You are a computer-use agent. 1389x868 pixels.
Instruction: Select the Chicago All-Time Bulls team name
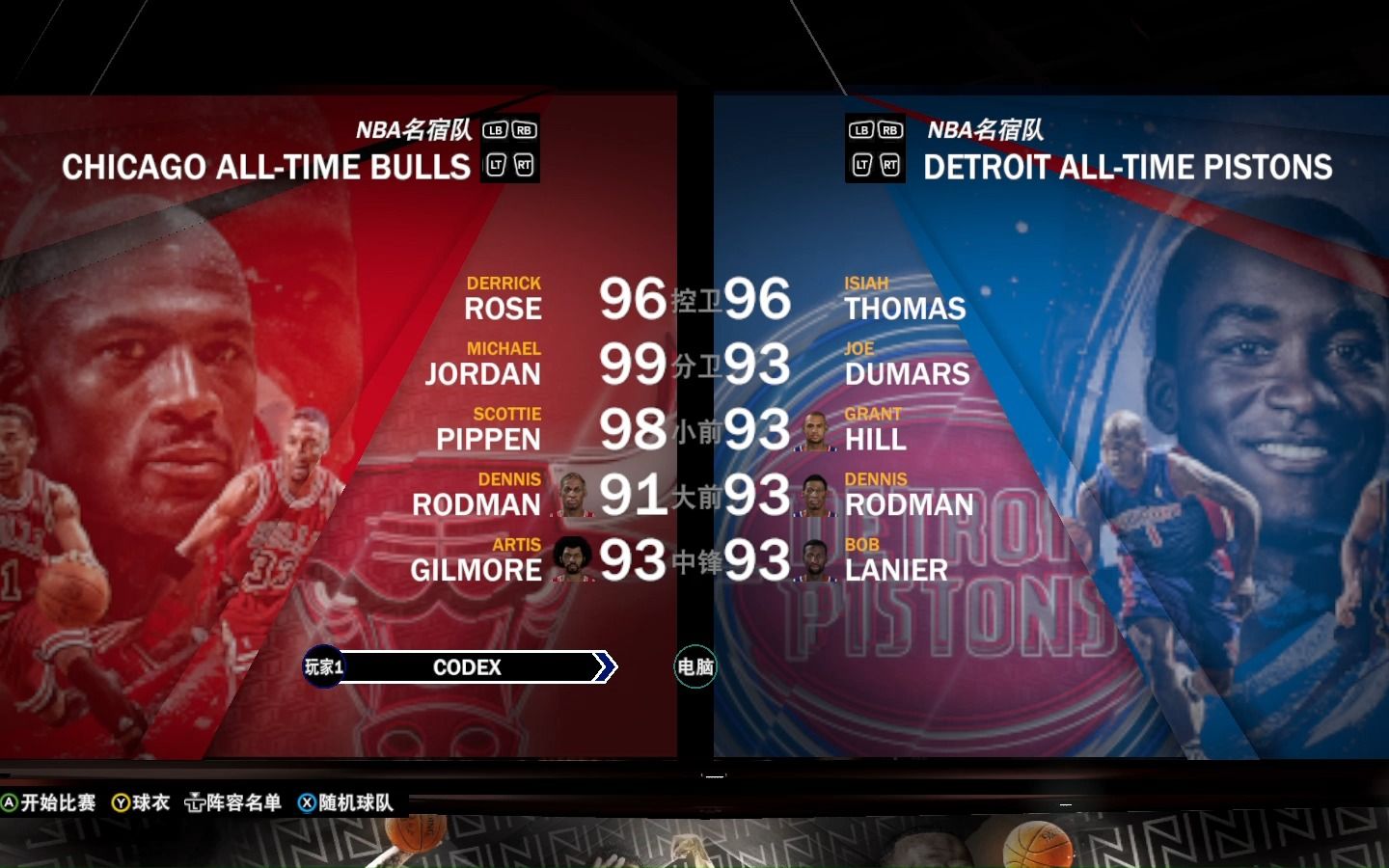[266, 168]
